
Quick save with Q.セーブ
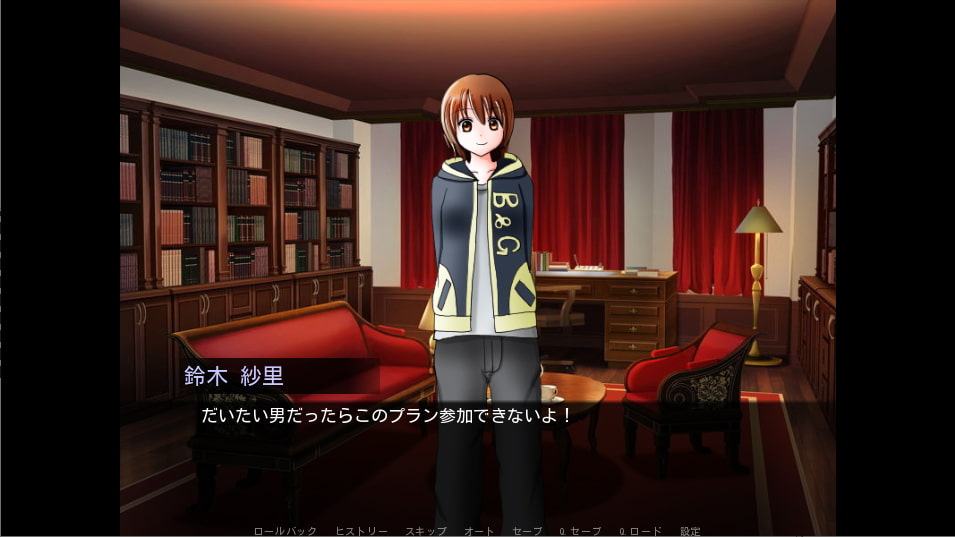(580, 531)
